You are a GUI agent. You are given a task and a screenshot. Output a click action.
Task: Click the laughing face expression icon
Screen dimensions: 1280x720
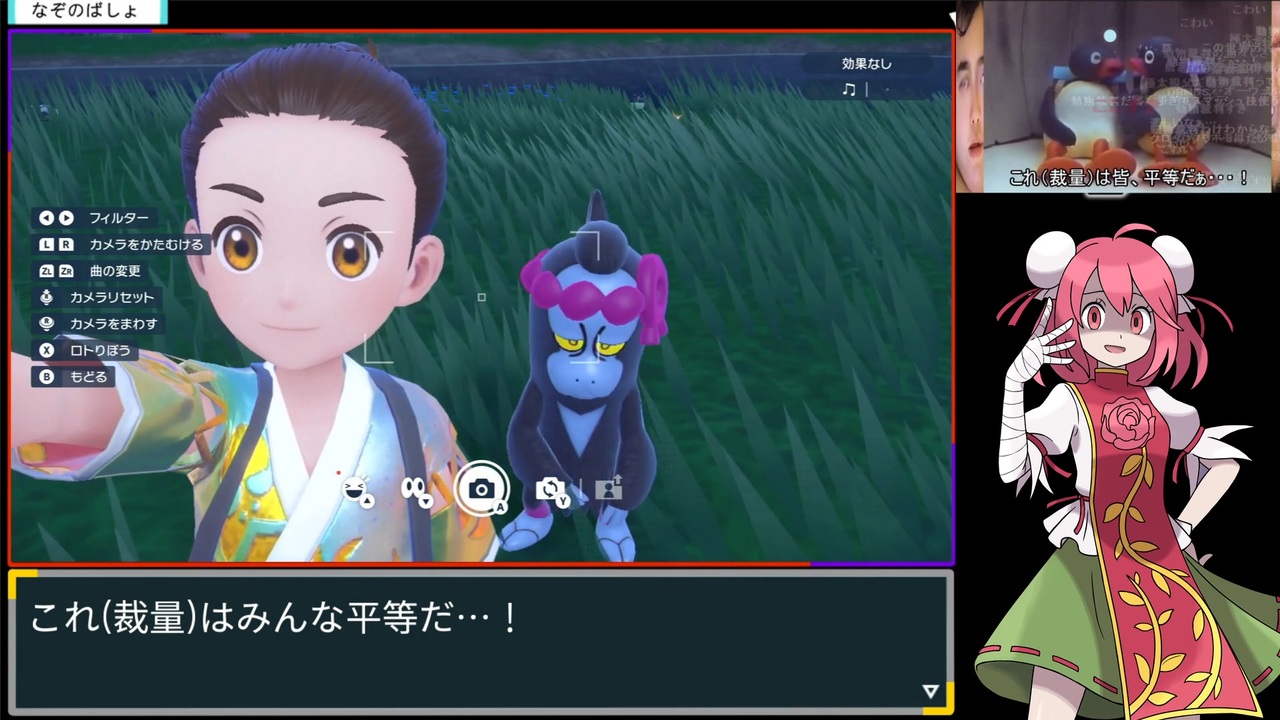354,487
